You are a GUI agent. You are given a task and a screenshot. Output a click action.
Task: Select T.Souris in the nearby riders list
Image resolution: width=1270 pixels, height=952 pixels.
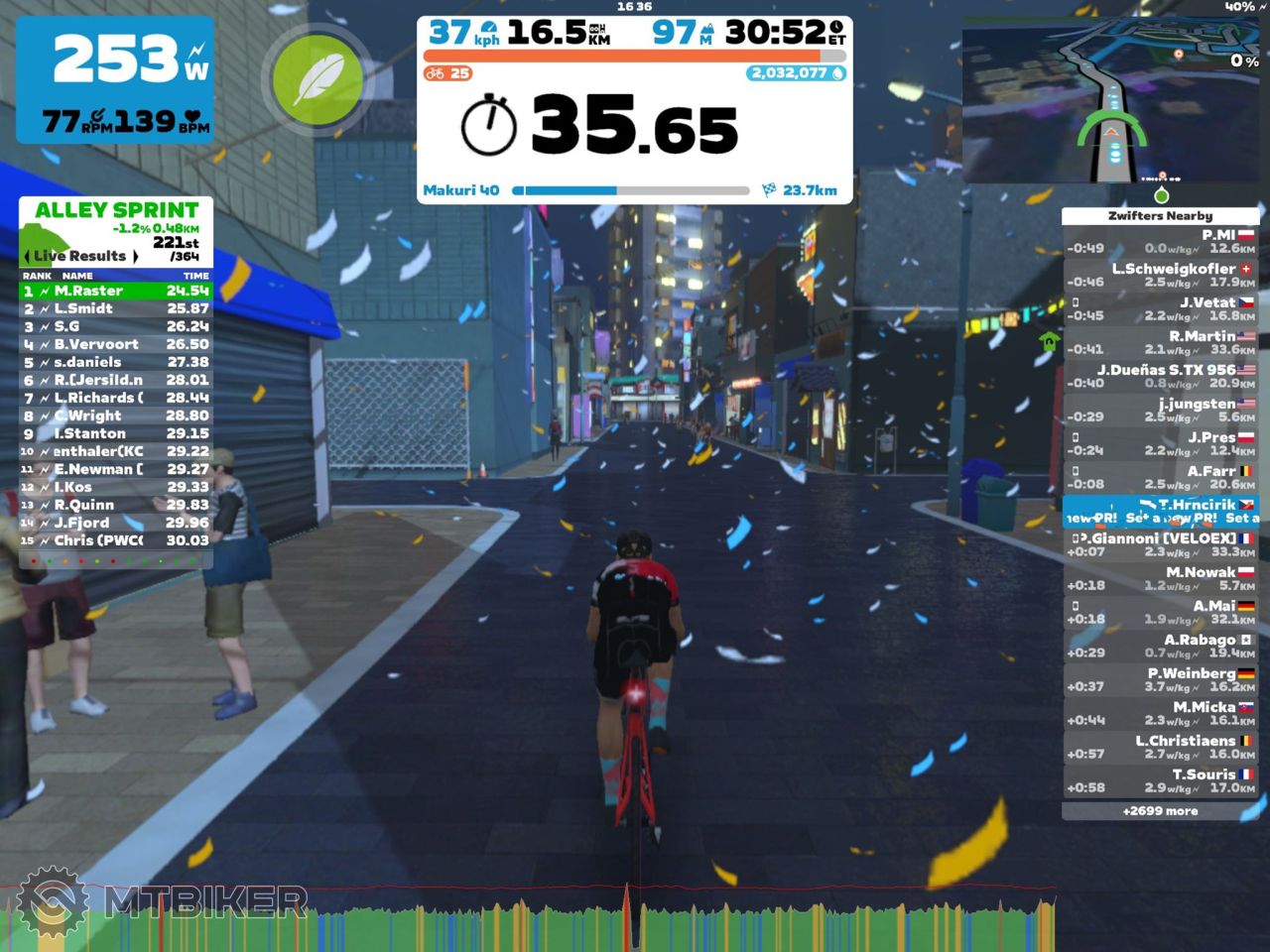tap(1160, 780)
